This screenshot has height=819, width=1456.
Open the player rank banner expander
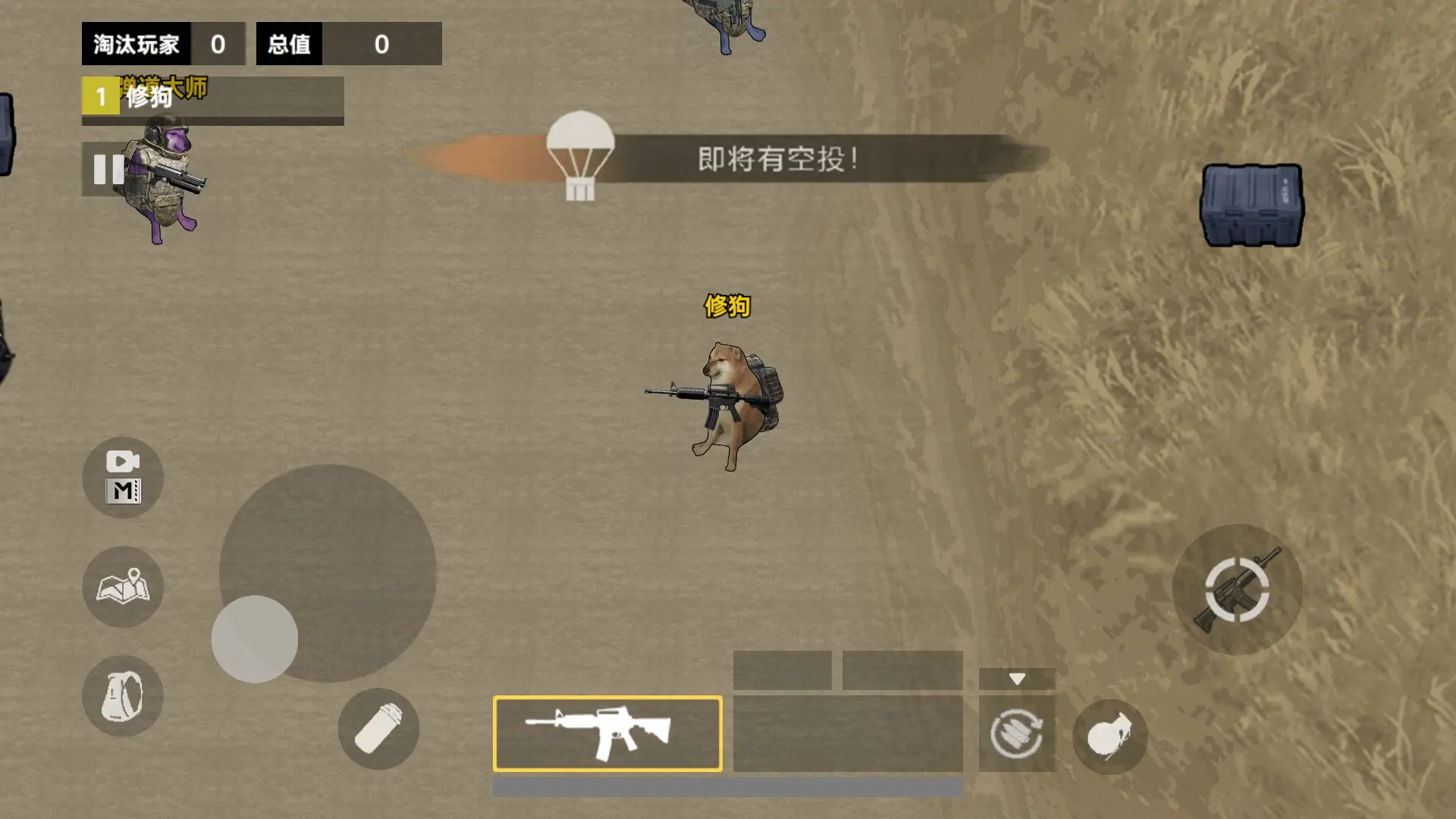(x=212, y=99)
